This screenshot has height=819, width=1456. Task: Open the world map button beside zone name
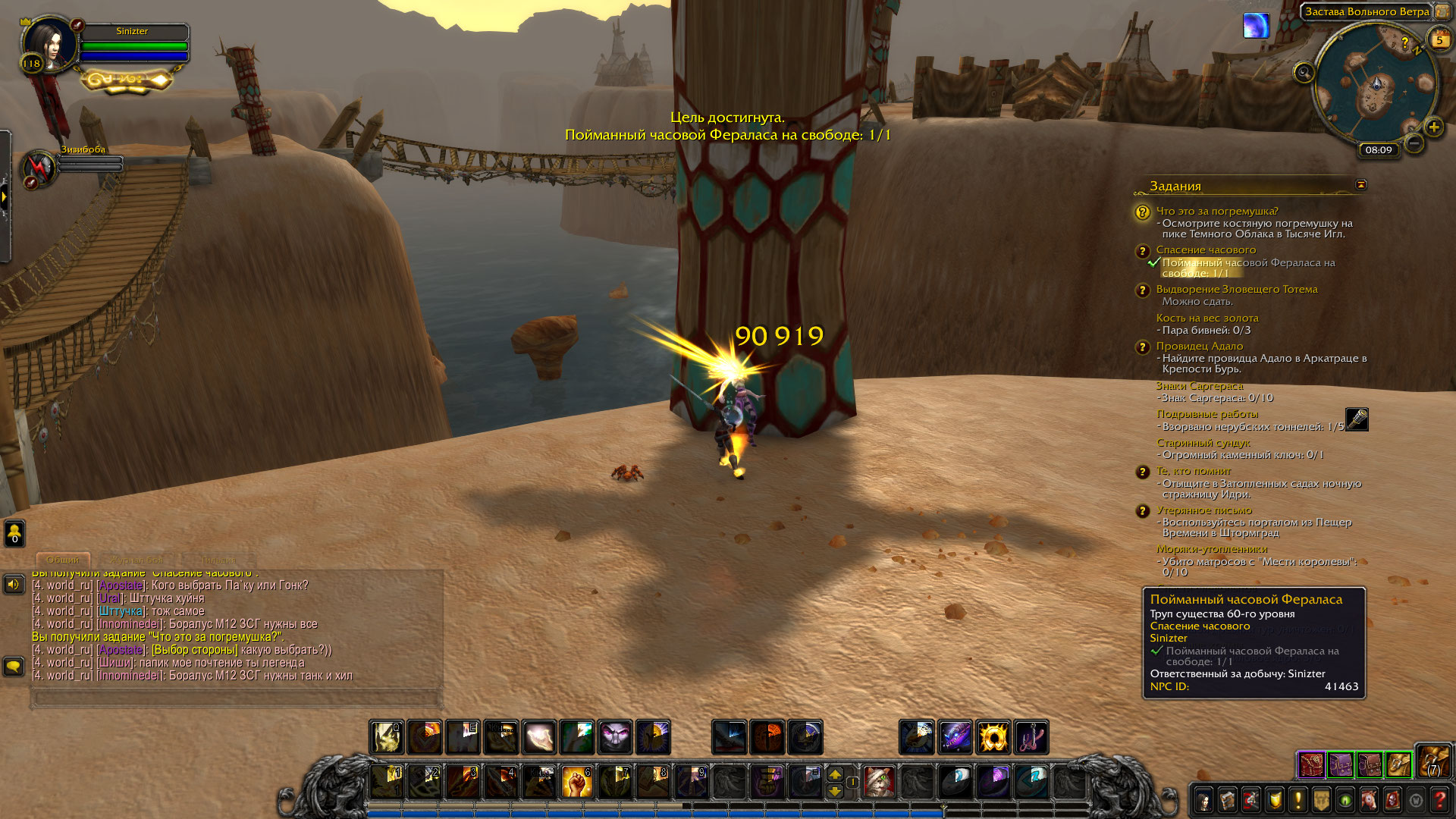[x=1442, y=12]
